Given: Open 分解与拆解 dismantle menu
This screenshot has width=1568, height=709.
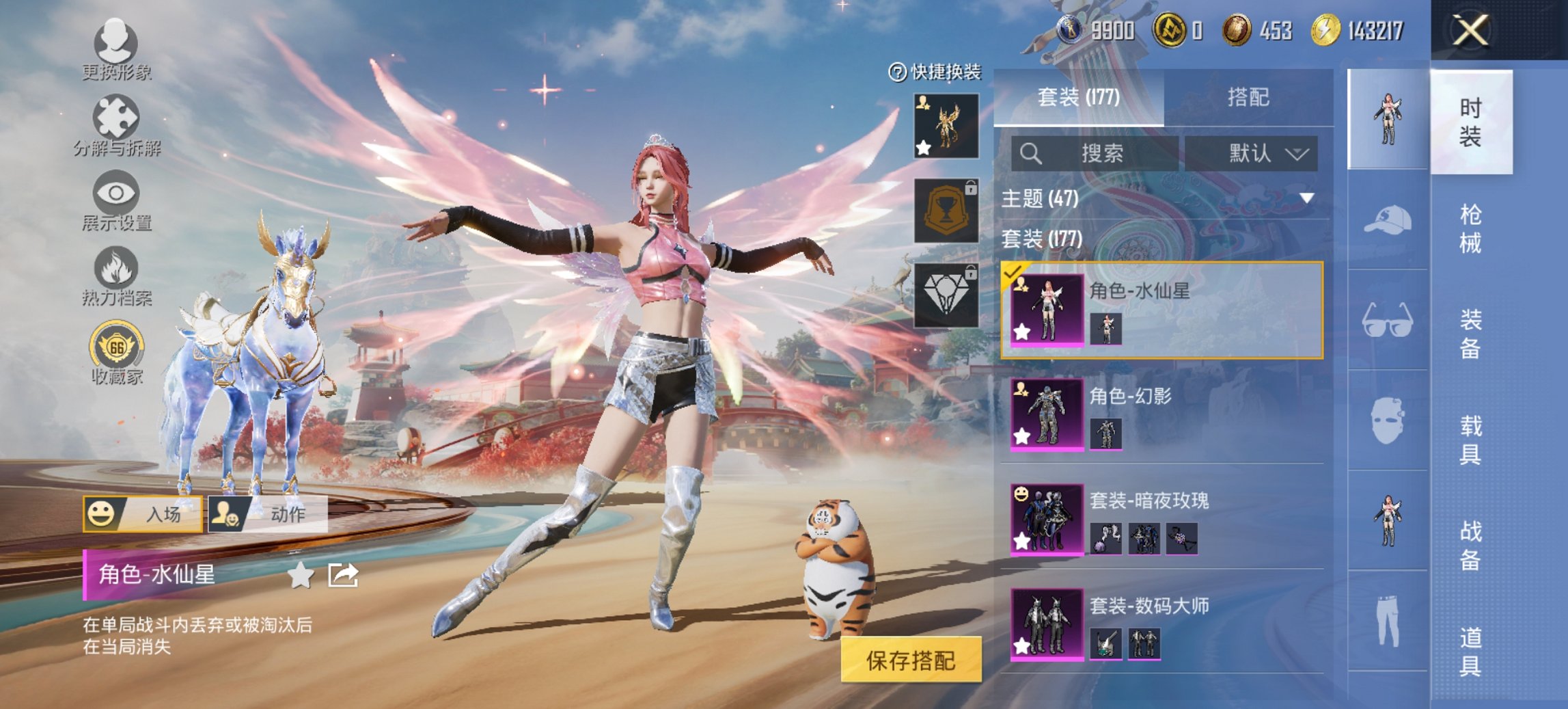Looking at the screenshot, I should click(116, 125).
